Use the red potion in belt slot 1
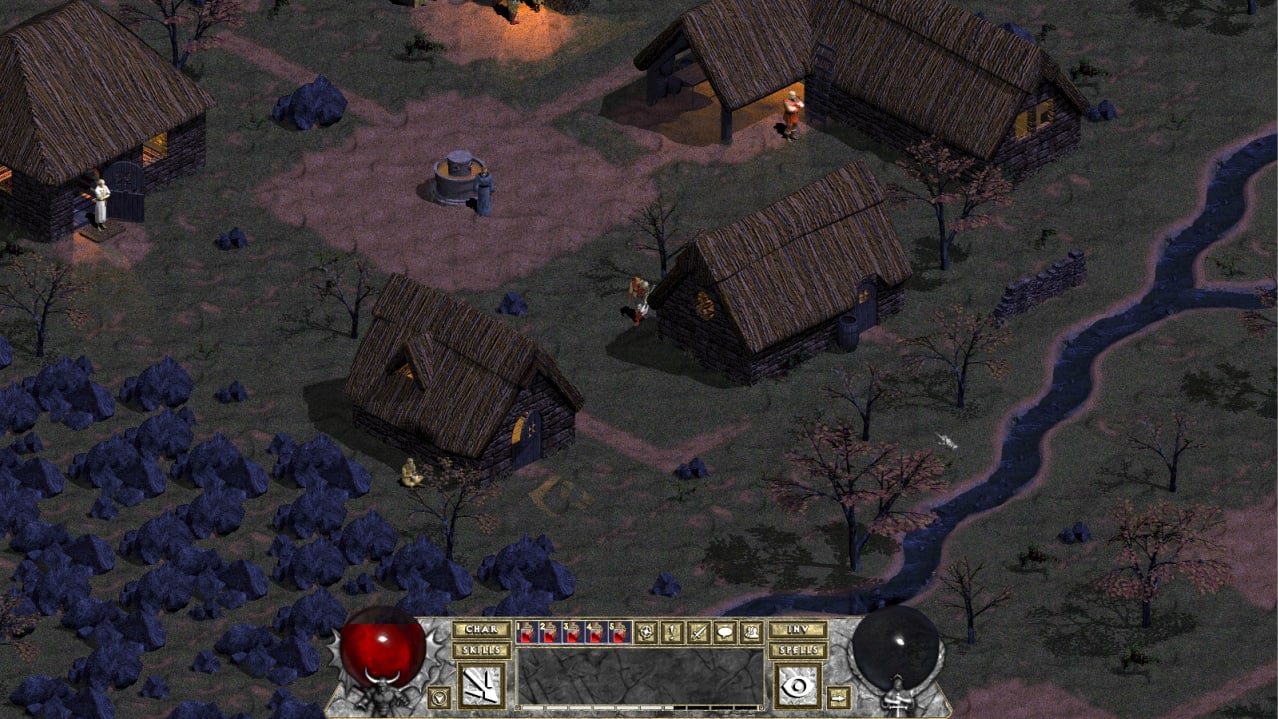Viewport: 1278px width, 719px height. [x=527, y=632]
